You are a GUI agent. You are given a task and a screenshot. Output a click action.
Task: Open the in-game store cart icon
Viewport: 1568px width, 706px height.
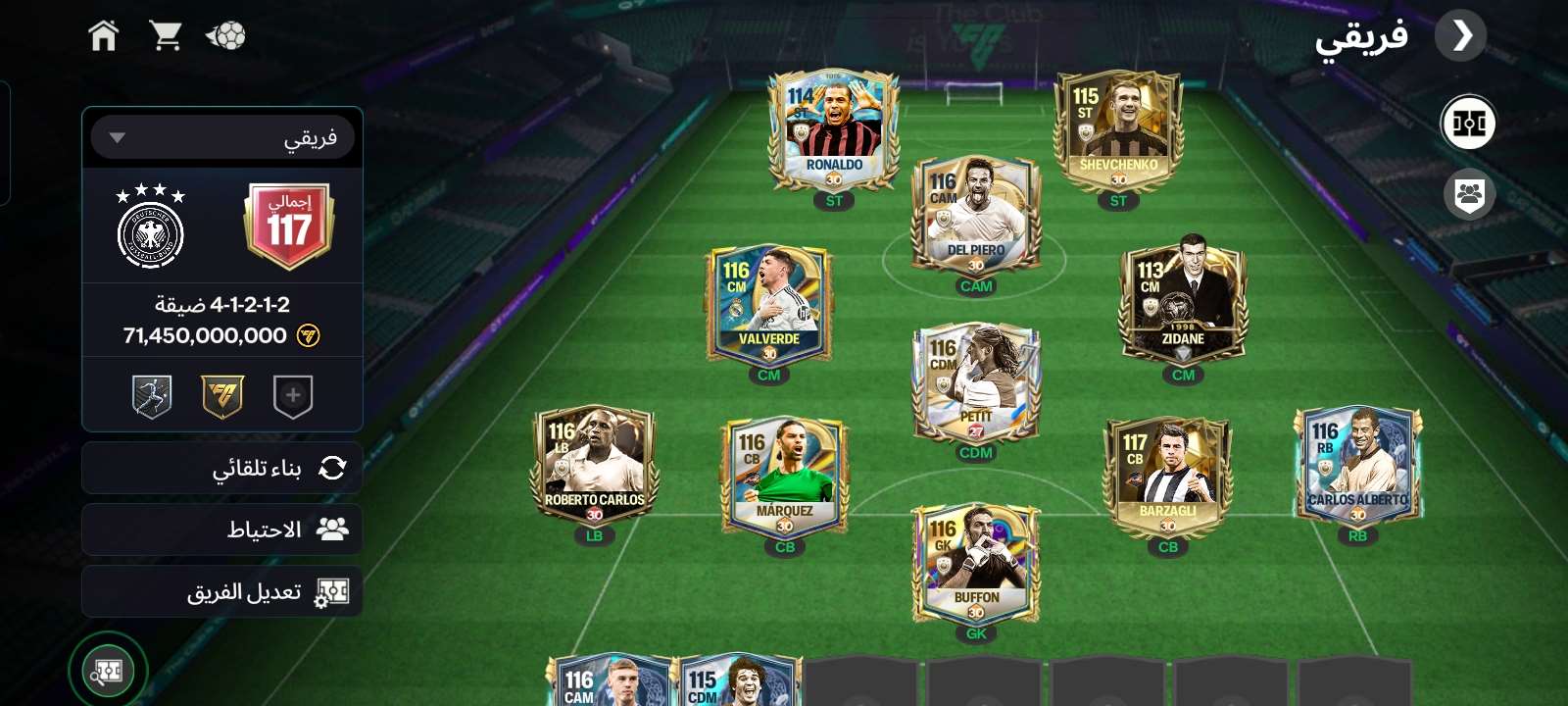click(x=167, y=35)
